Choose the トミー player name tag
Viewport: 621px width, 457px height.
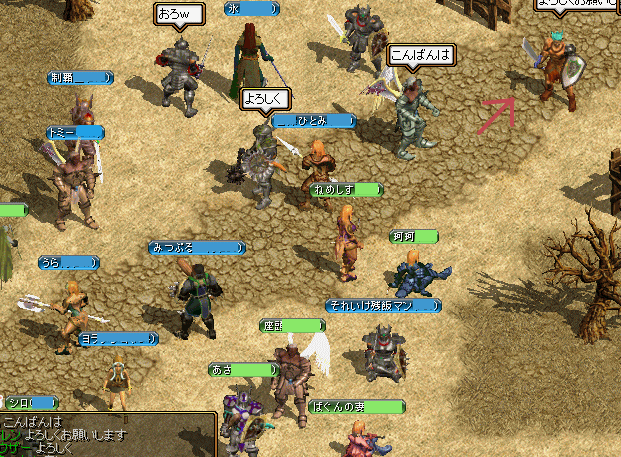(x=75, y=132)
